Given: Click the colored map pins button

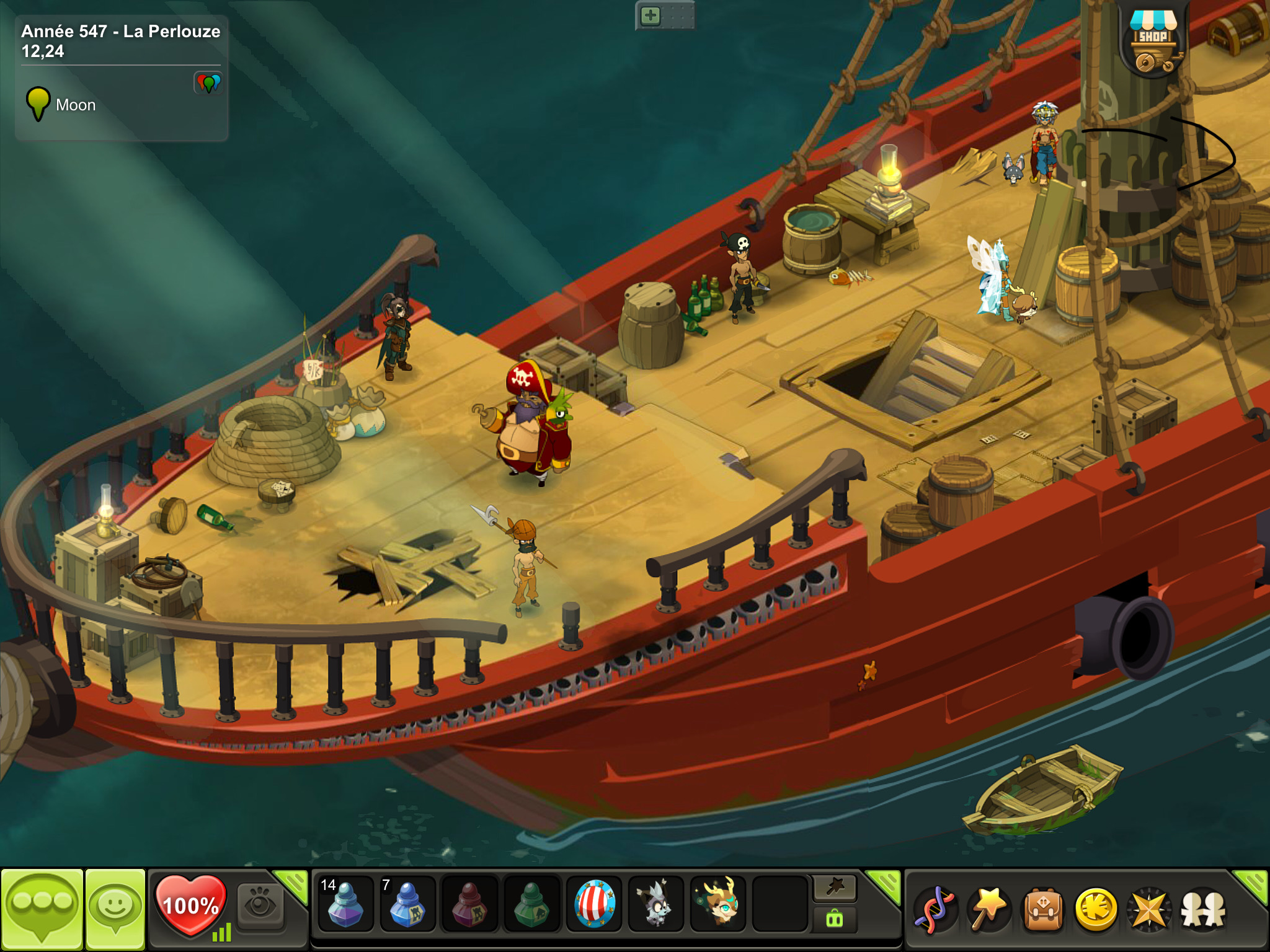Looking at the screenshot, I should pyautogui.click(x=208, y=83).
